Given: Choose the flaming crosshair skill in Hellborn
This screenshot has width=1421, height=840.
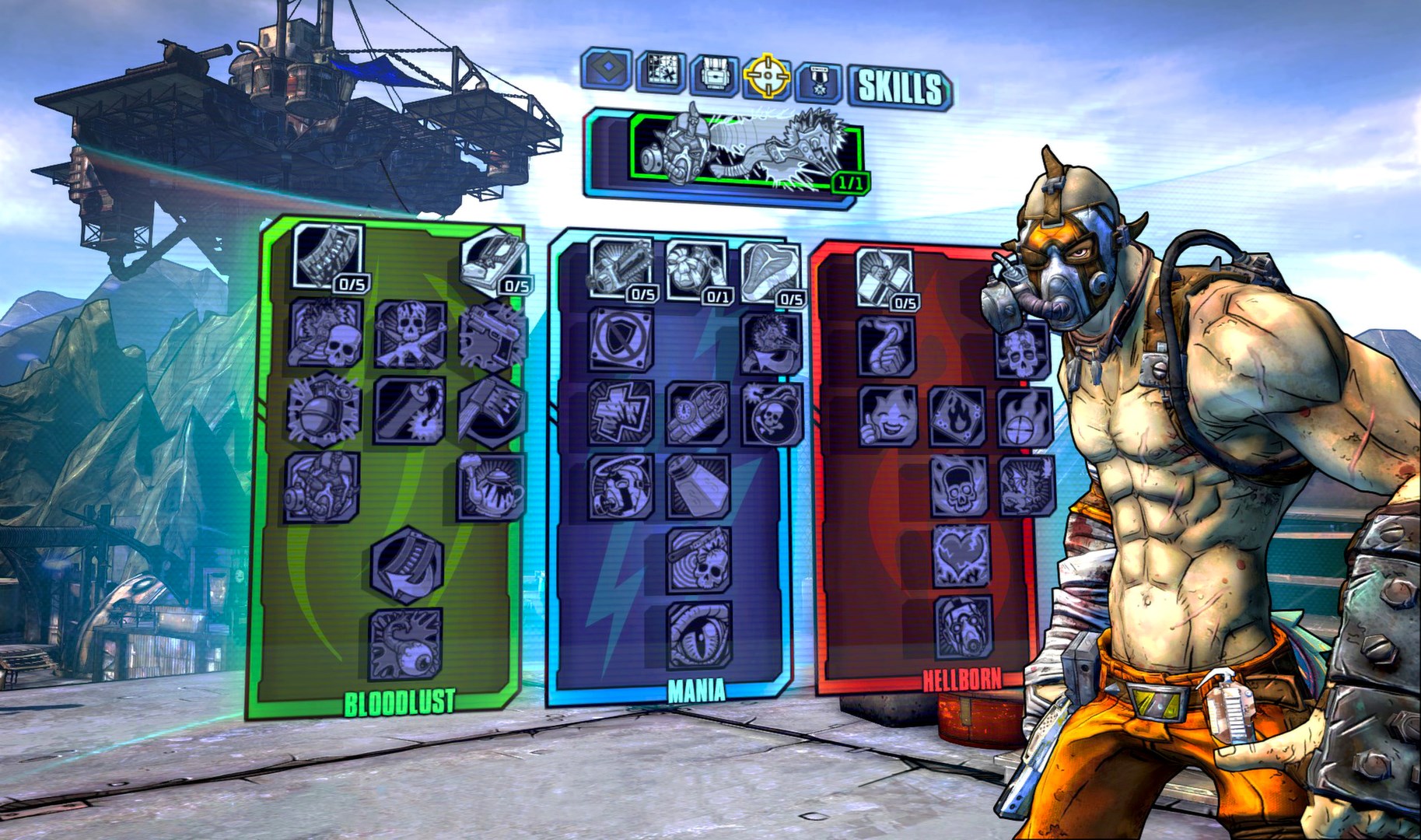Looking at the screenshot, I should click(x=1024, y=417).
